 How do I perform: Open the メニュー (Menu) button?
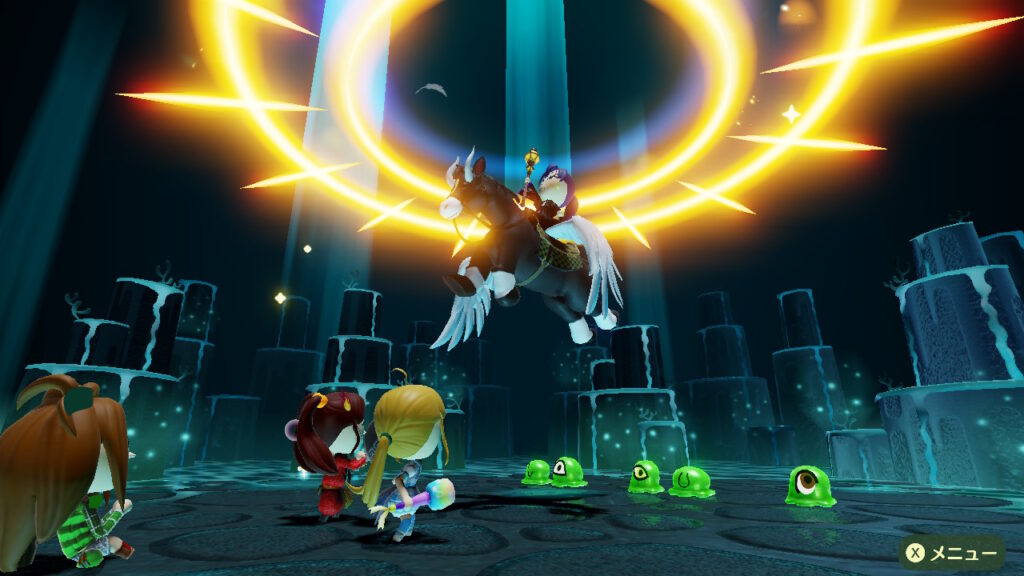coord(950,551)
